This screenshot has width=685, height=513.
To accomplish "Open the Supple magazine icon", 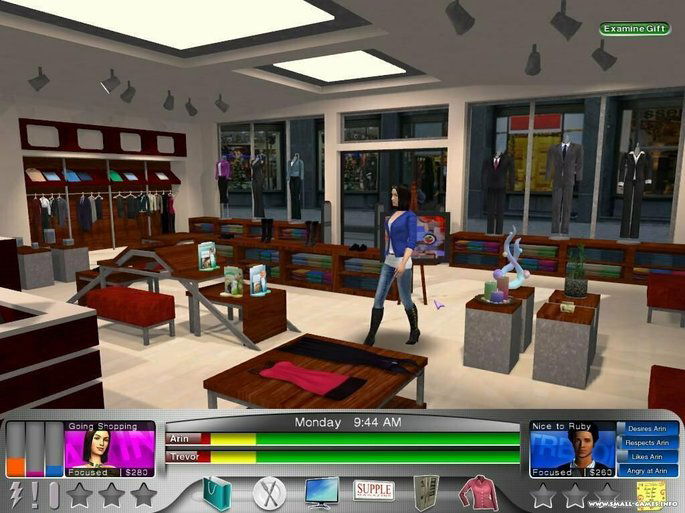I will 374,491.
